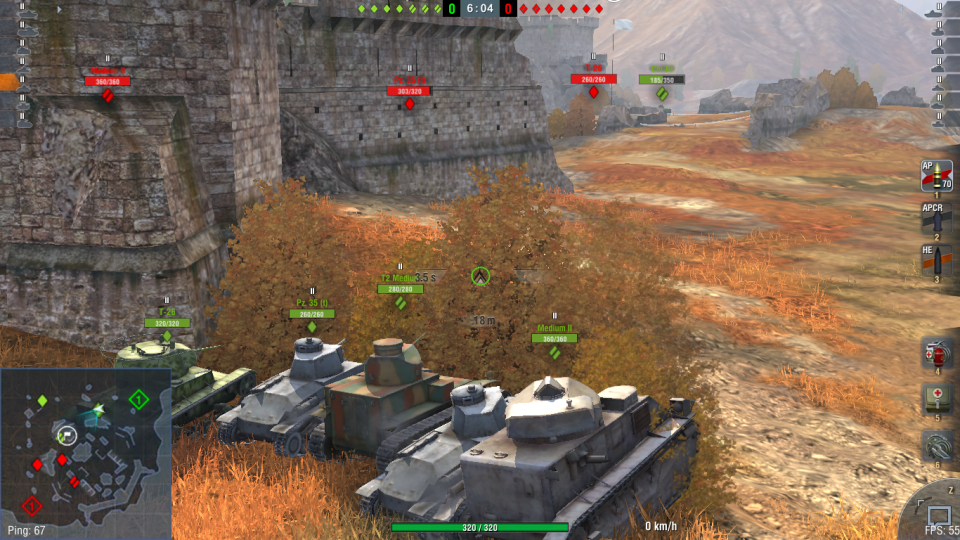
Task: Click the green base marker on minimap
Action: click(139, 400)
